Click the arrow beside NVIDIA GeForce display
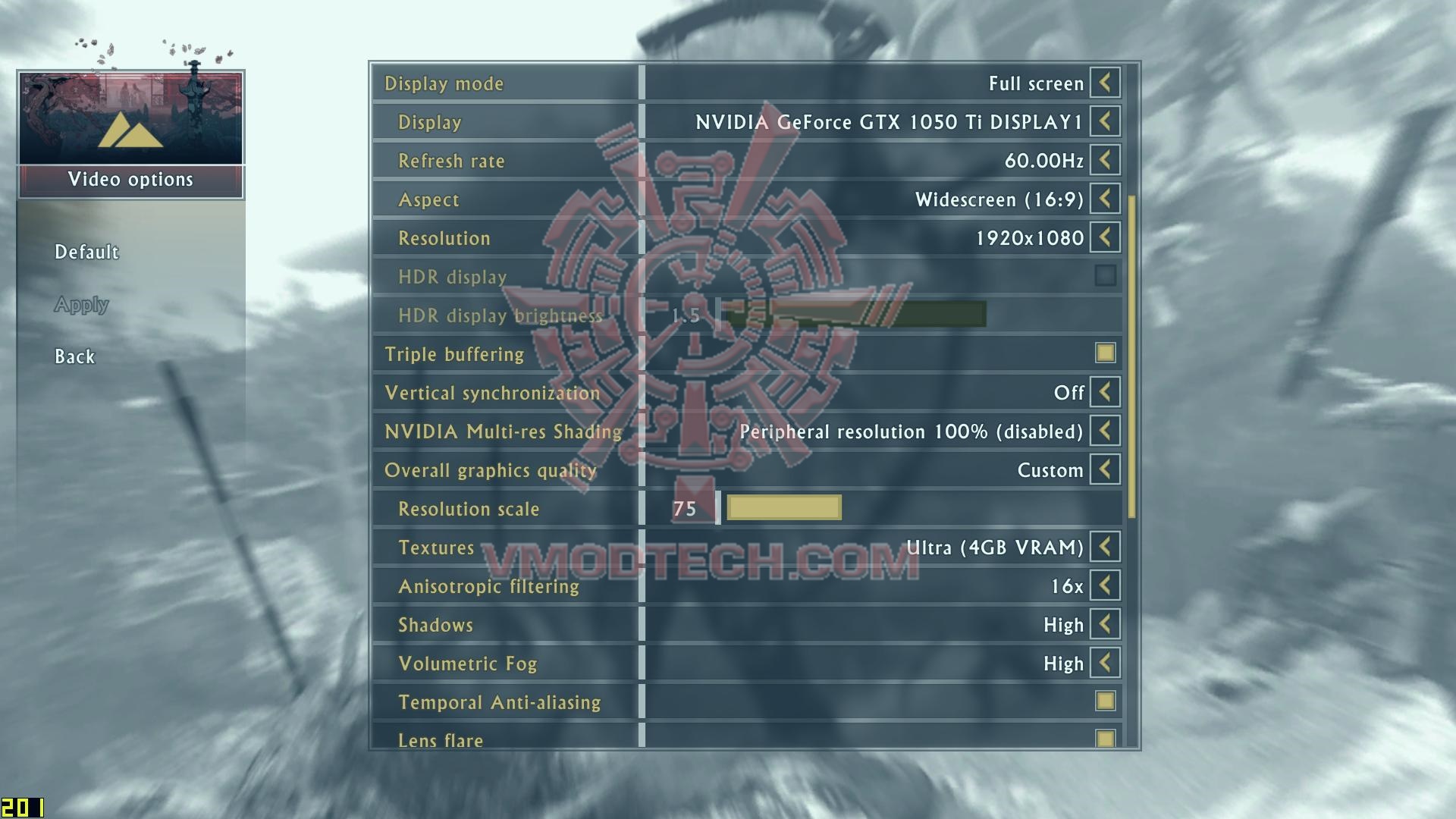Image resolution: width=1456 pixels, height=819 pixels. pos(1105,121)
